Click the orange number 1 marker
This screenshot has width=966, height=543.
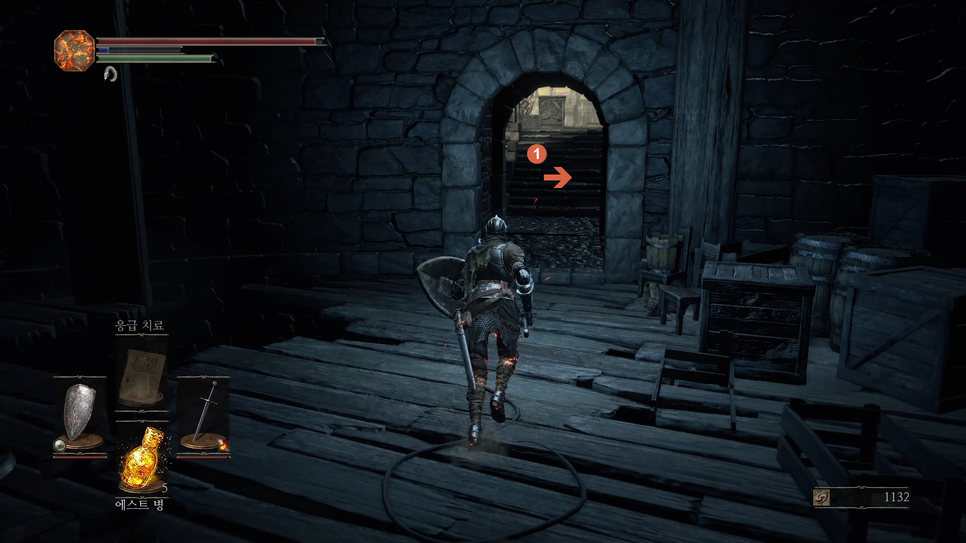point(537,154)
